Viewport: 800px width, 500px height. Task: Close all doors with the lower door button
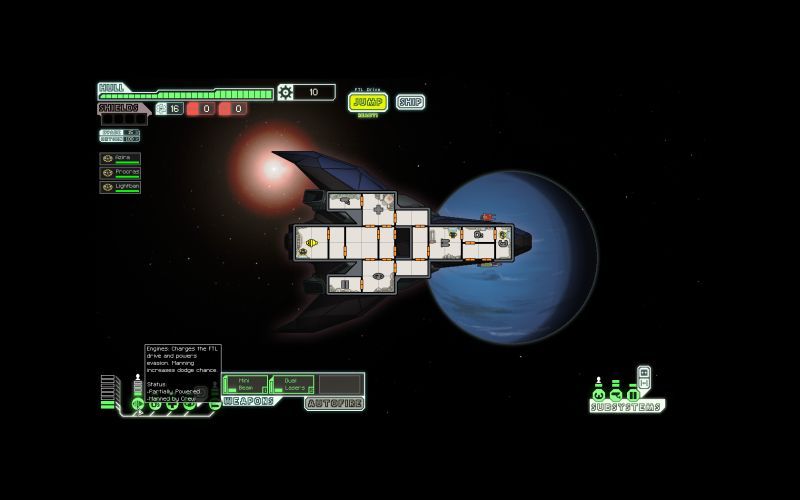point(644,383)
